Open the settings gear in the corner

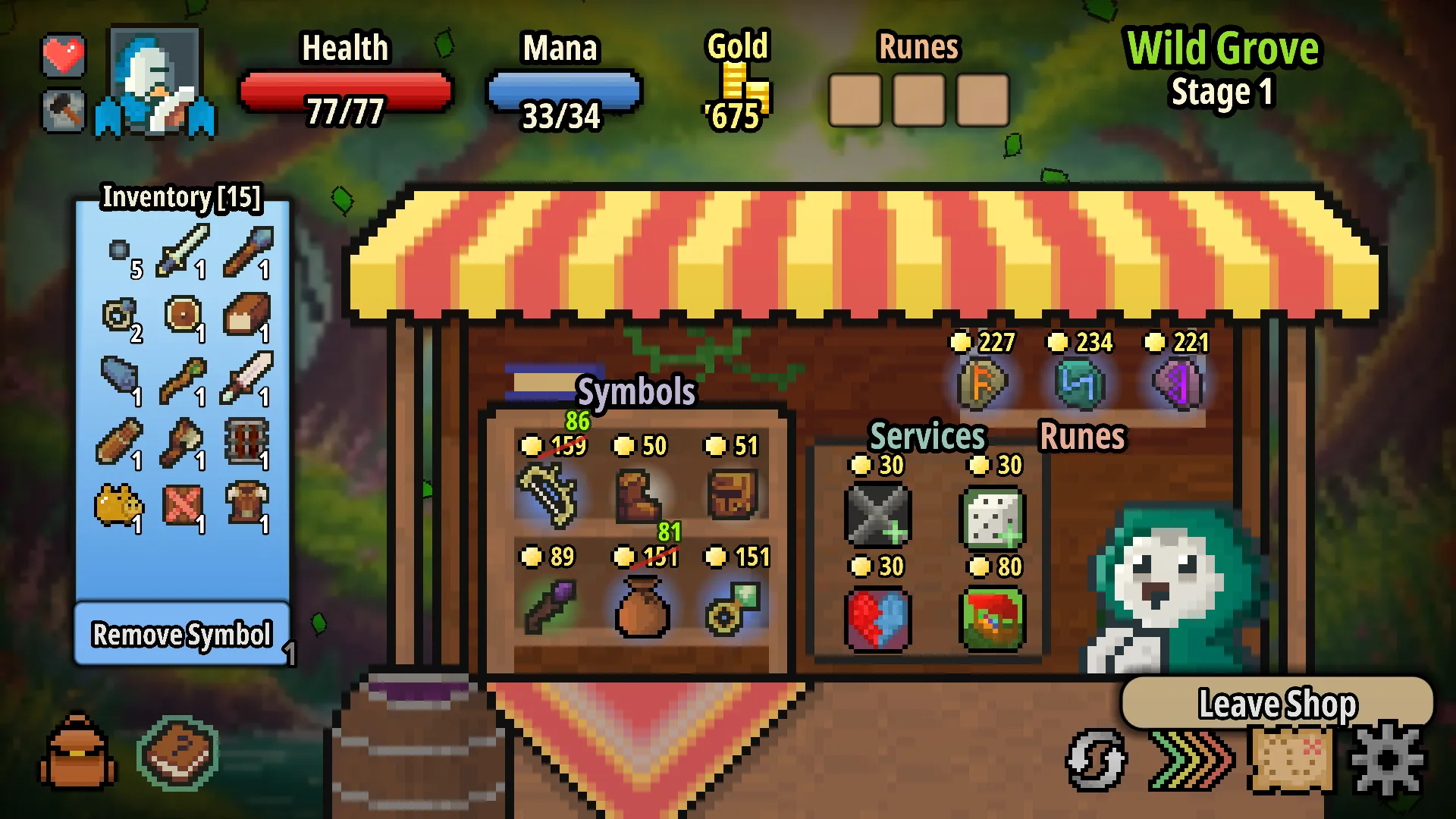coord(1385,758)
